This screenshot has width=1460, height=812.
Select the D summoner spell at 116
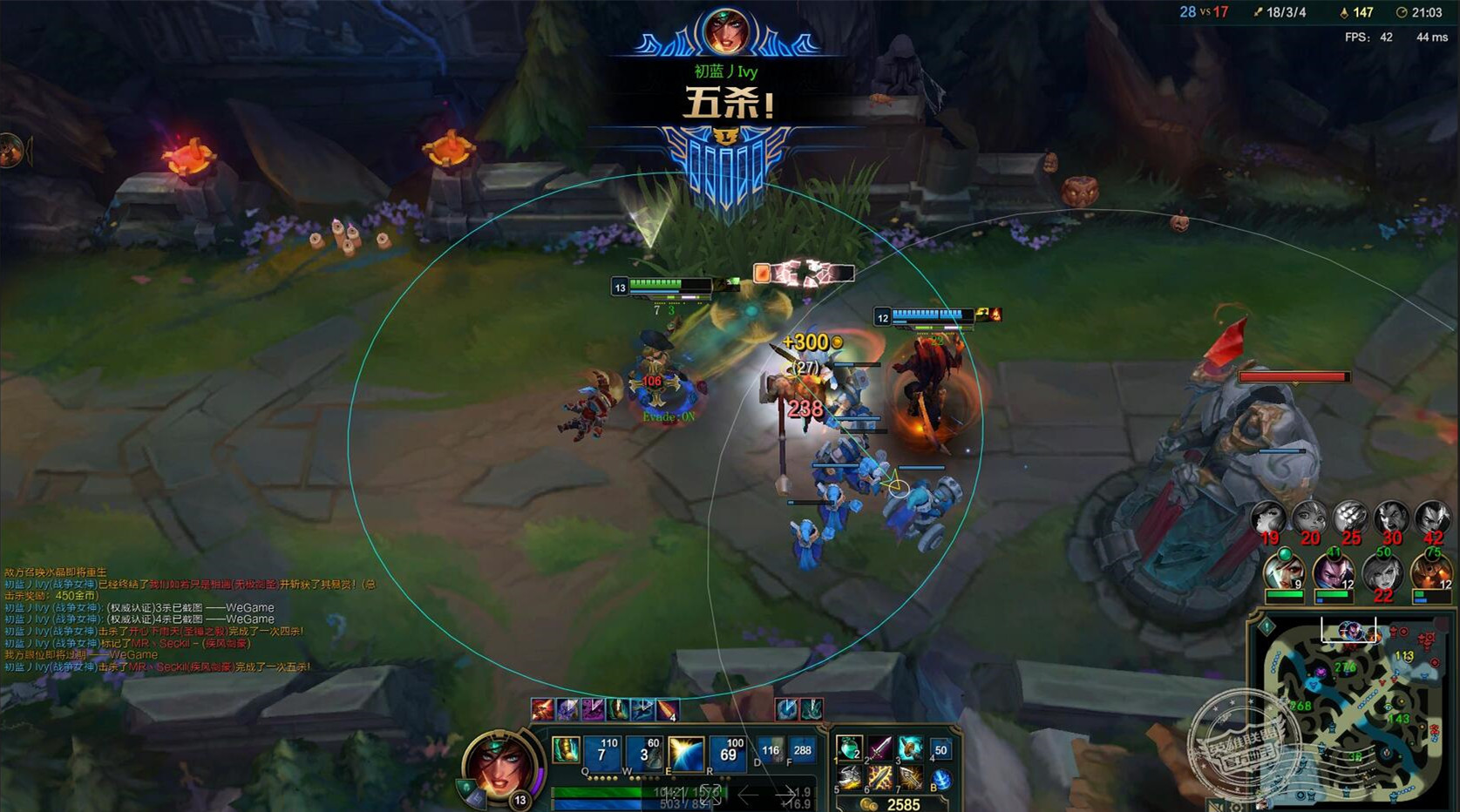(x=770, y=750)
